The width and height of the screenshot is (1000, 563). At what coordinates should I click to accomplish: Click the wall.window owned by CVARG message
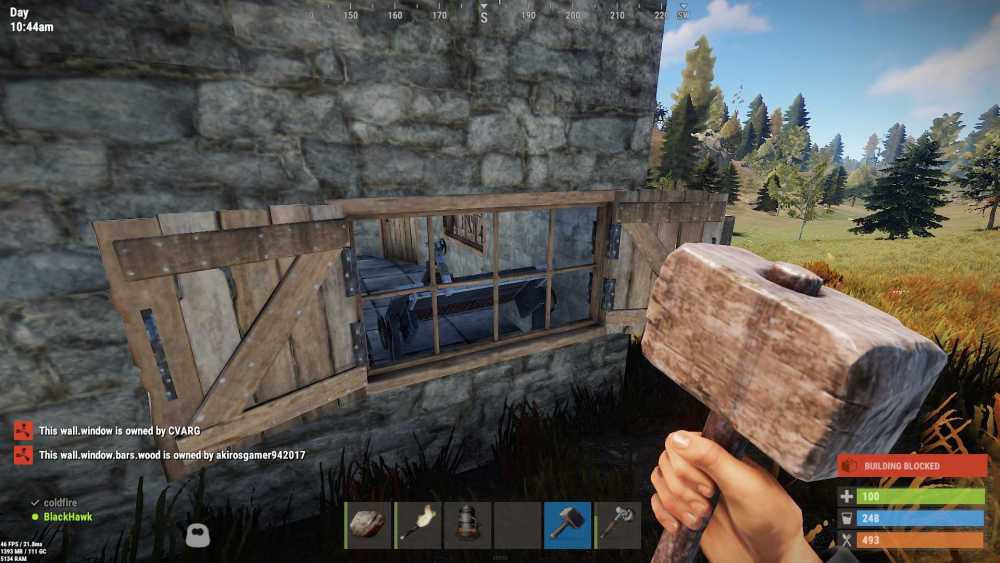[x=119, y=431]
